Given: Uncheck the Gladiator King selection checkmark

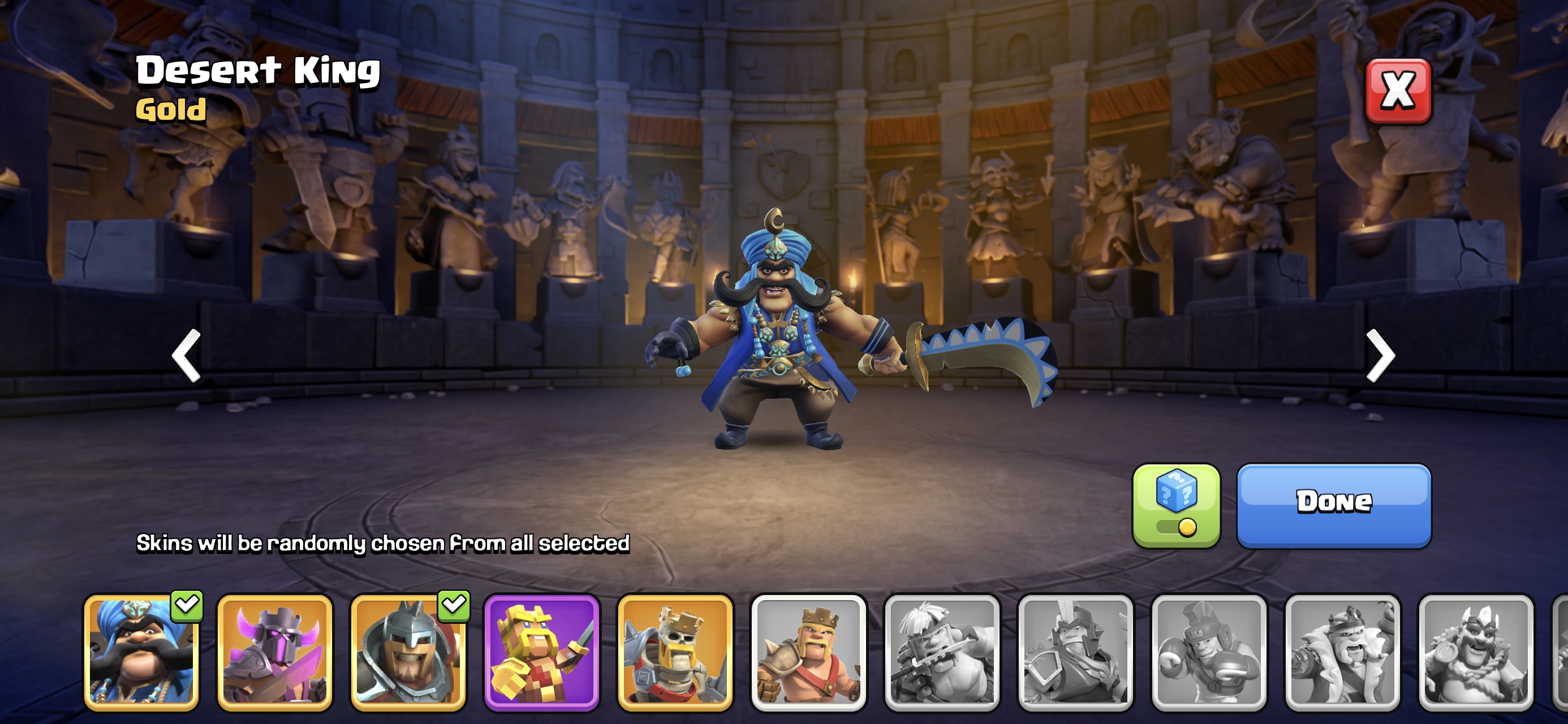Looking at the screenshot, I should [x=454, y=605].
